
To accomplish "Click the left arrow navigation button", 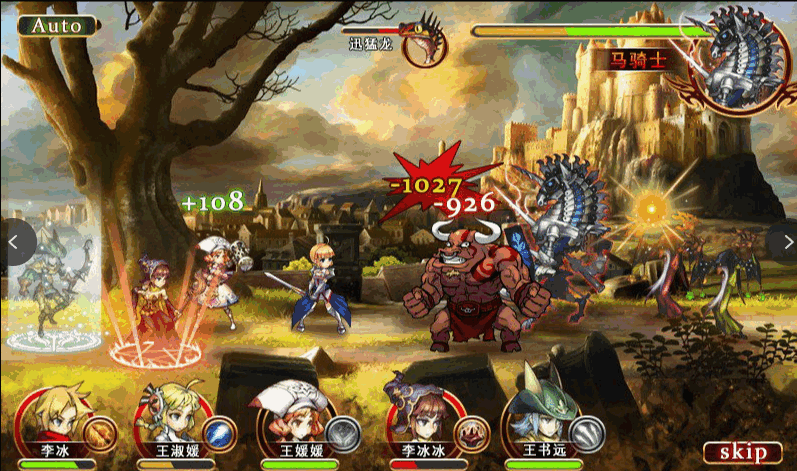I will pos(14,241).
